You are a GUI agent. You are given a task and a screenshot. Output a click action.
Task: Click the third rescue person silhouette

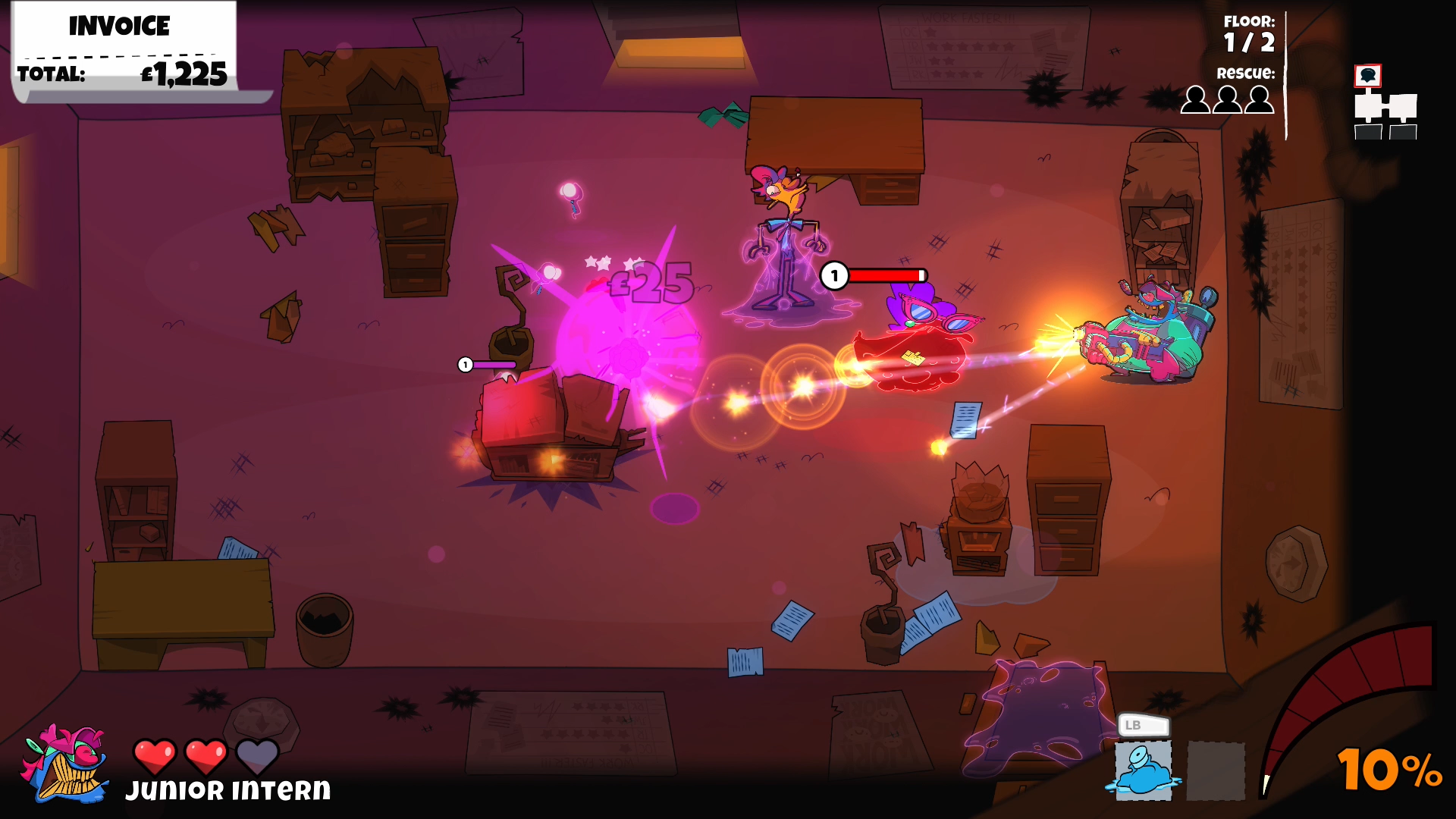1259,99
